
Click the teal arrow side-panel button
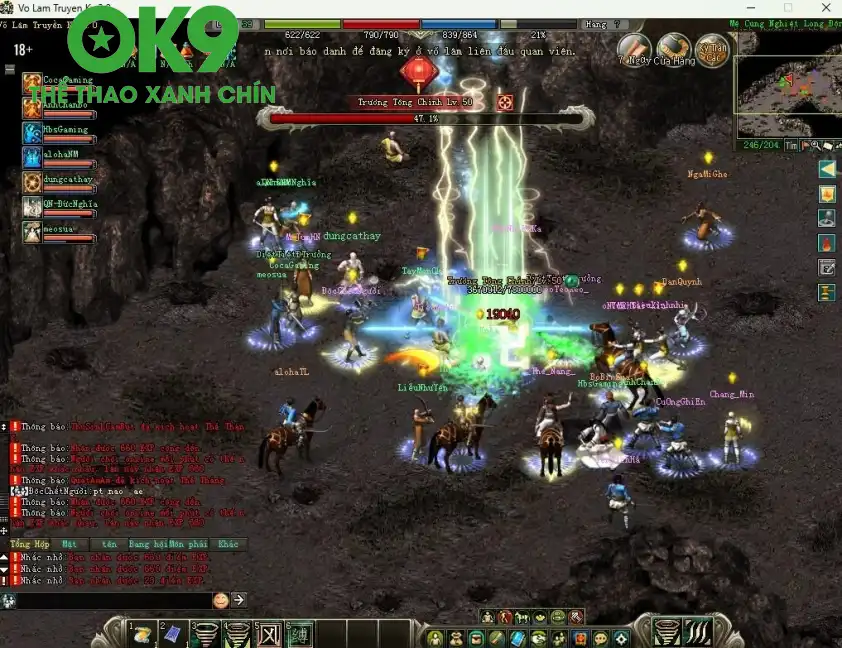click(x=827, y=169)
